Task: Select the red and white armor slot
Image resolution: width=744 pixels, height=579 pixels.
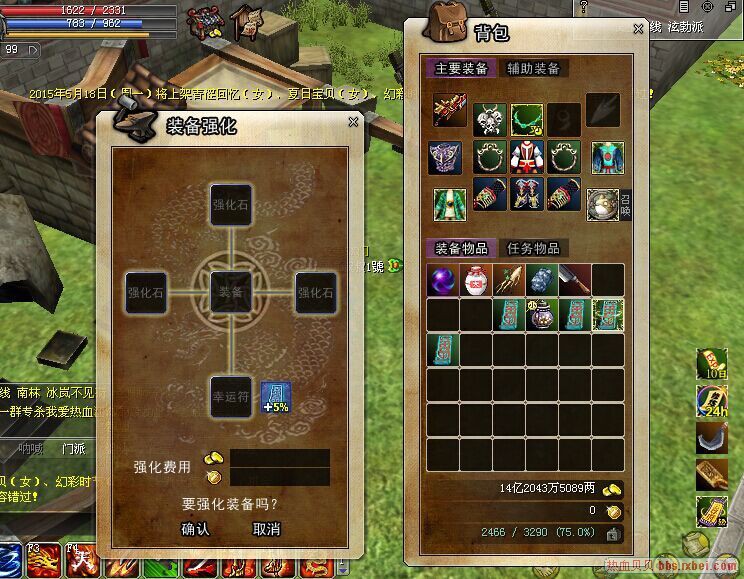Action: coord(527,157)
